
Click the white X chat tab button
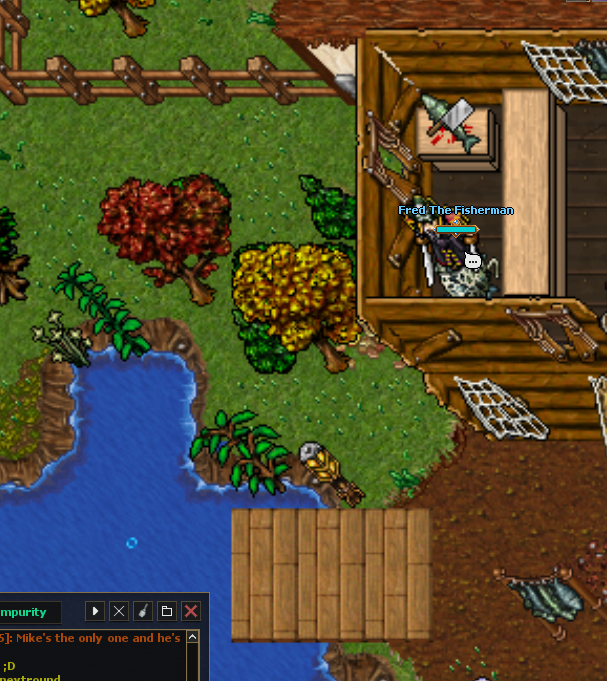click(119, 611)
